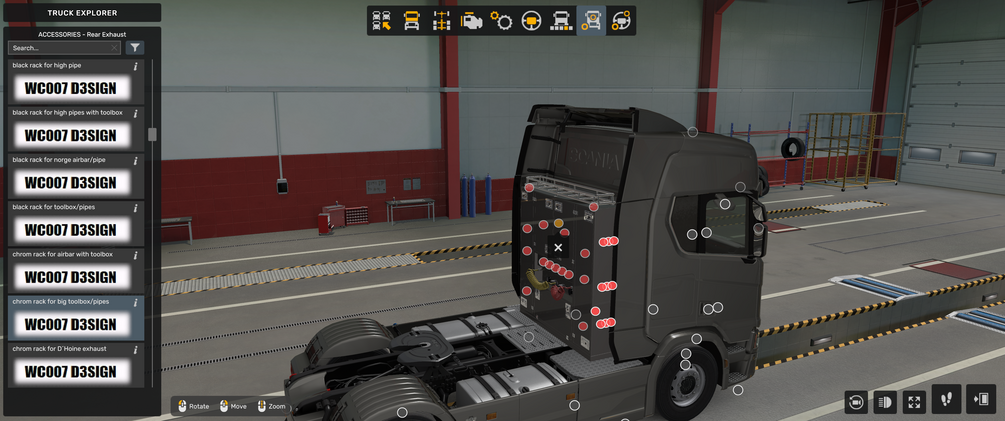Image resolution: width=1005 pixels, height=421 pixels.
Task: Open the funnel filter button
Action: [x=135, y=47]
